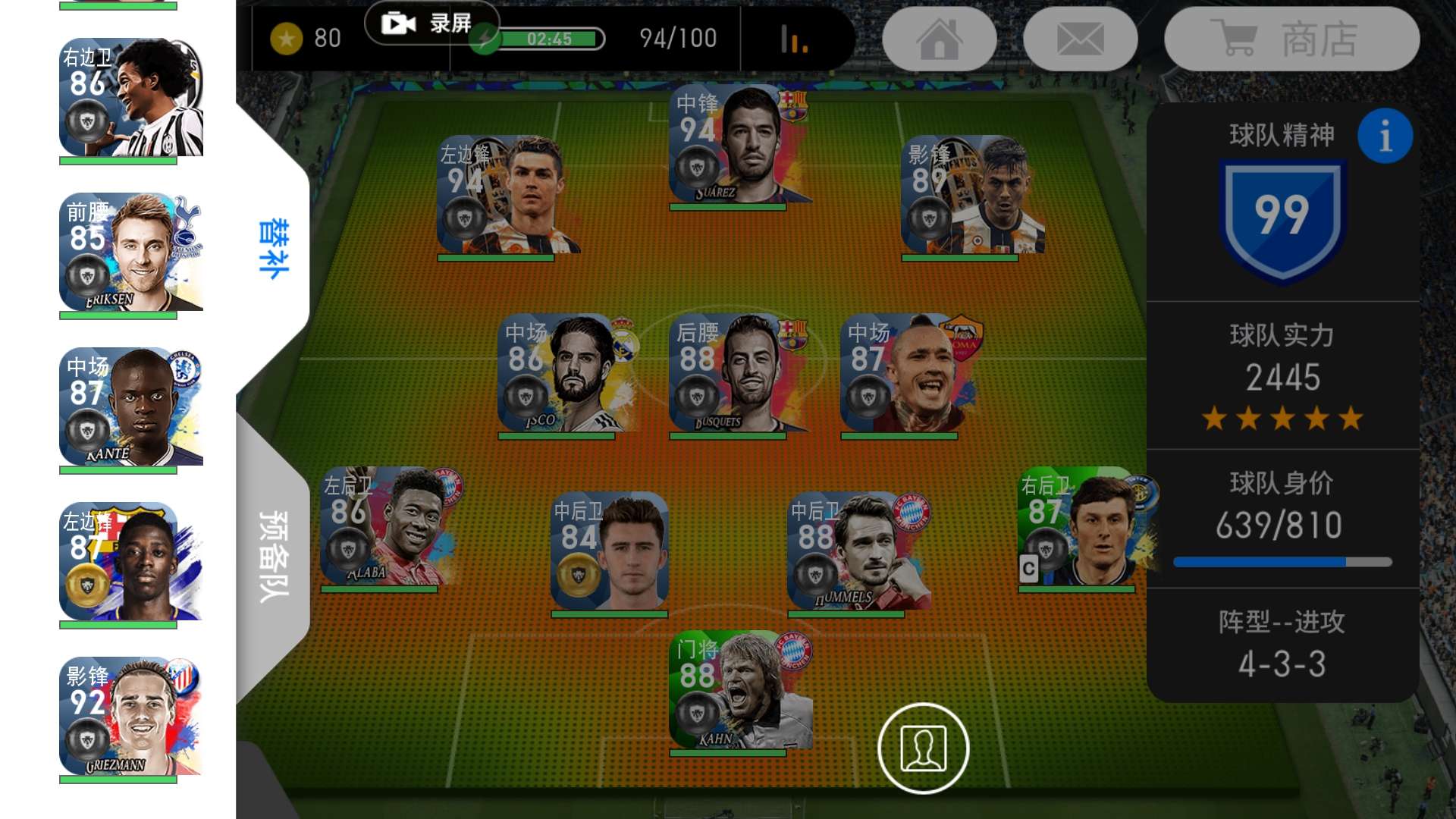The height and width of the screenshot is (819, 1456).
Task: Open the 4-3-3 formation panel
Action: click(x=1282, y=645)
